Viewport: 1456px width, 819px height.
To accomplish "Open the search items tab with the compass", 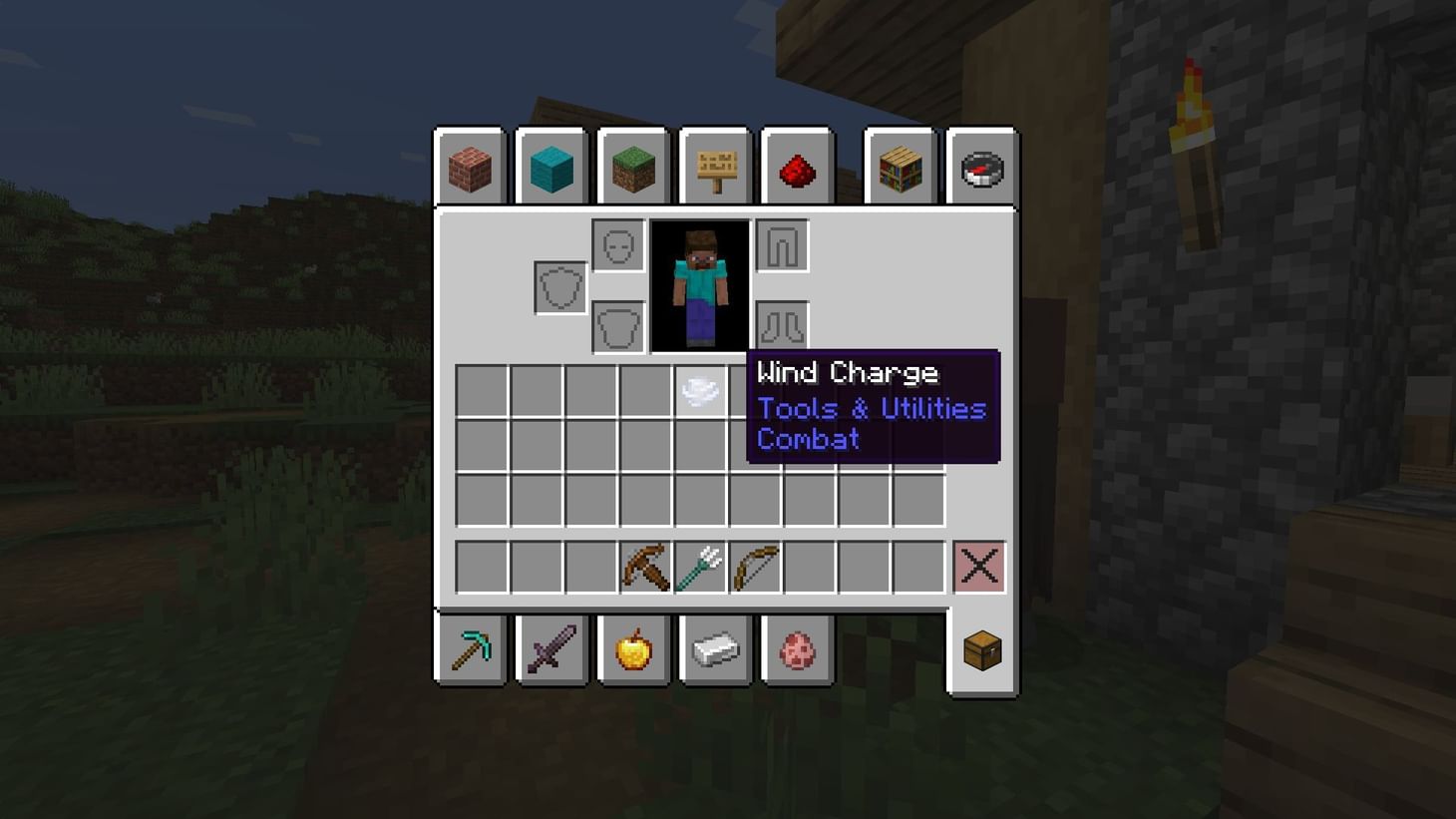I will [x=981, y=168].
